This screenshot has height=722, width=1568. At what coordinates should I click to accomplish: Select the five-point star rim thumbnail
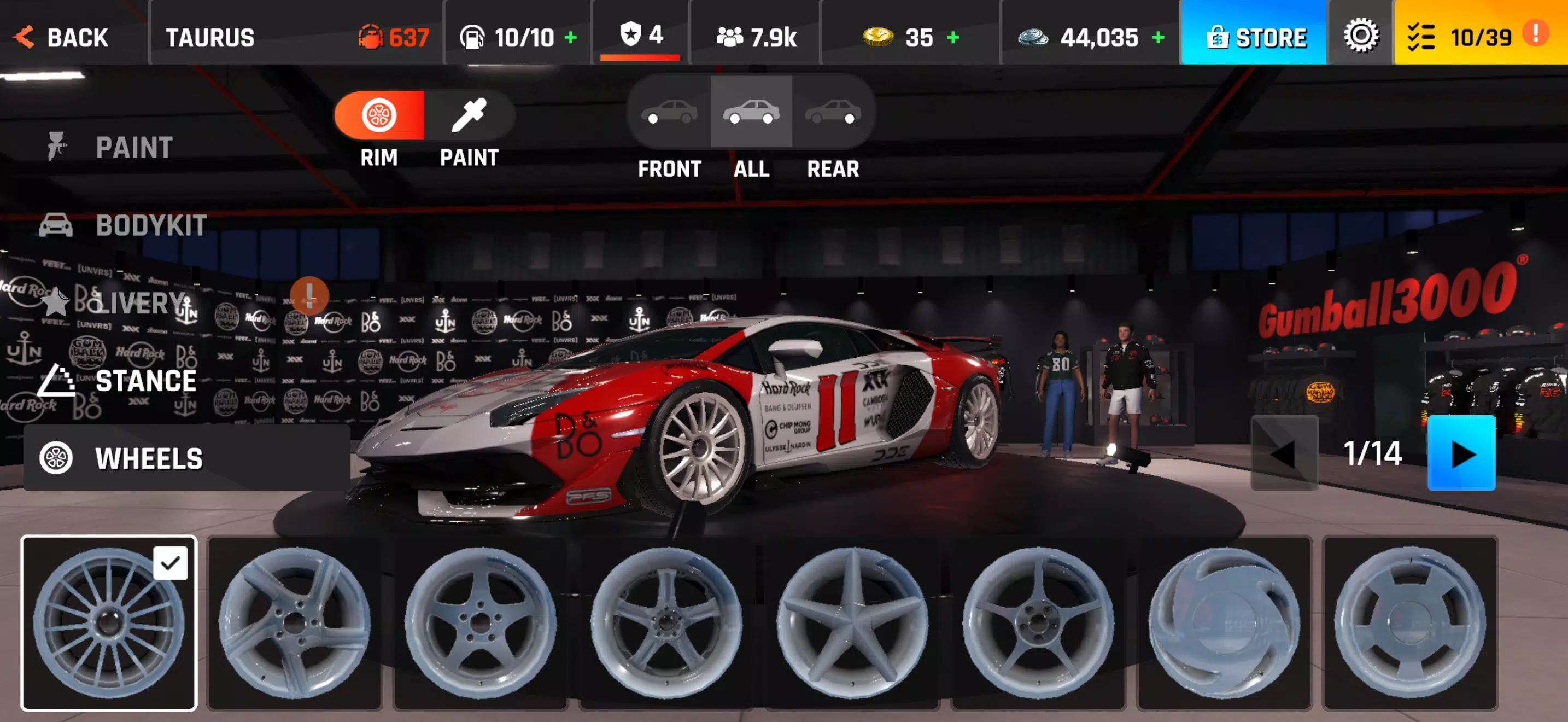[853, 622]
